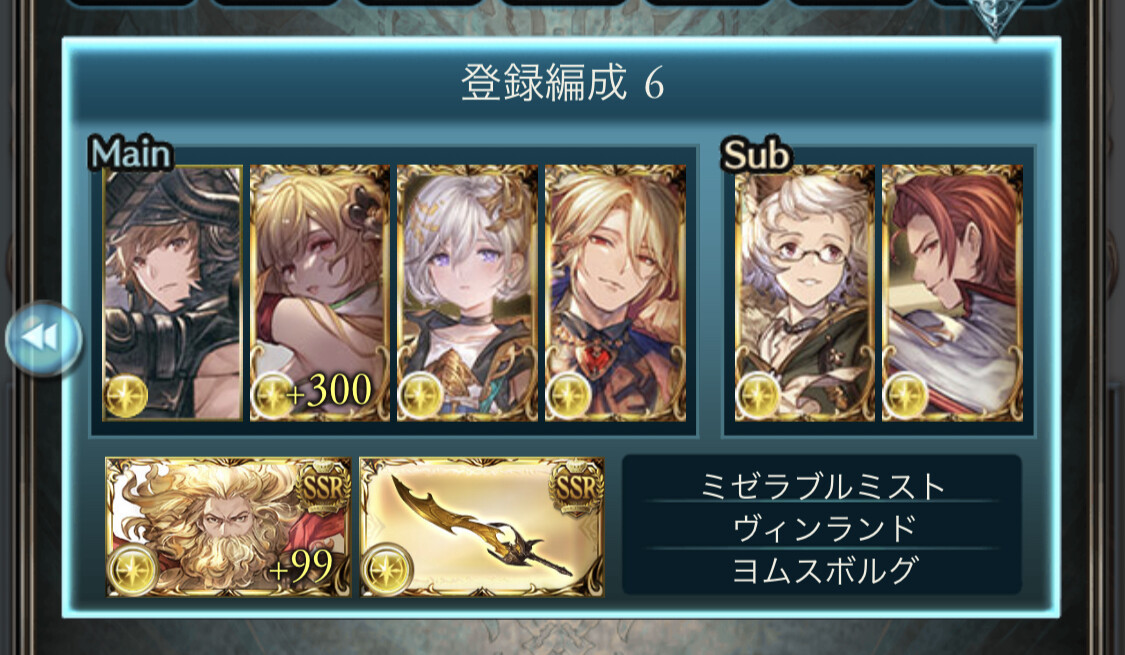Click the 登録編成 6 title header
The height and width of the screenshot is (655, 1125).
tap(562, 85)
